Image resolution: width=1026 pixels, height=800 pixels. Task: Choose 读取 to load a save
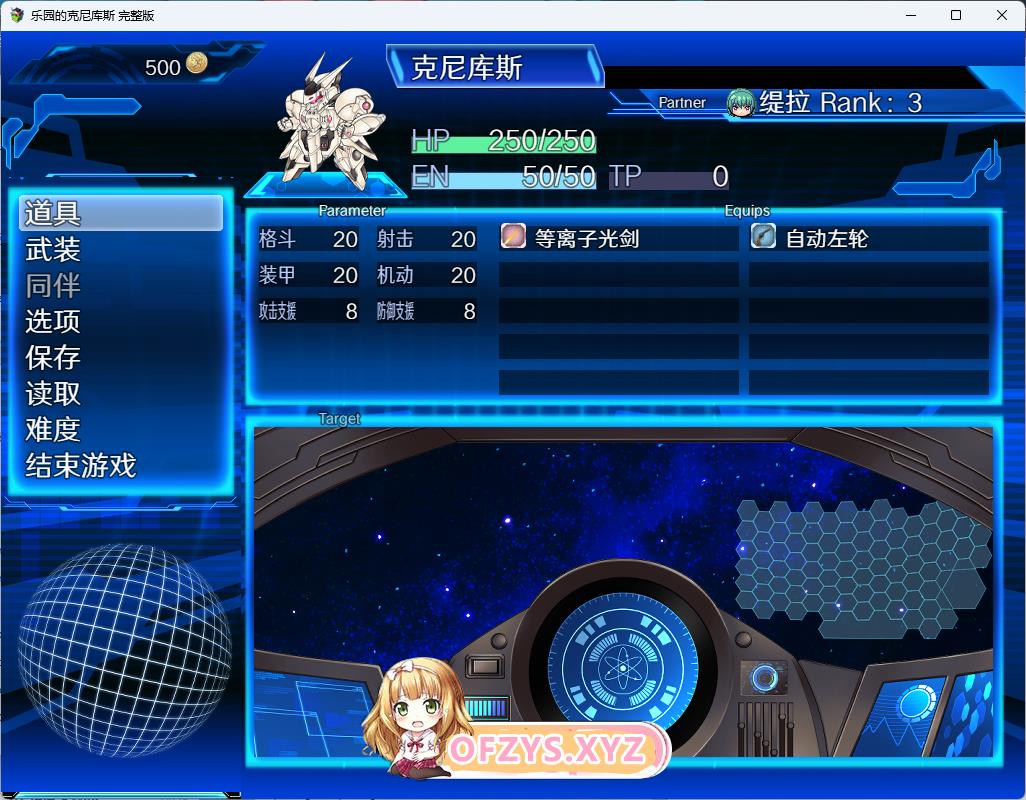point(54,394)
